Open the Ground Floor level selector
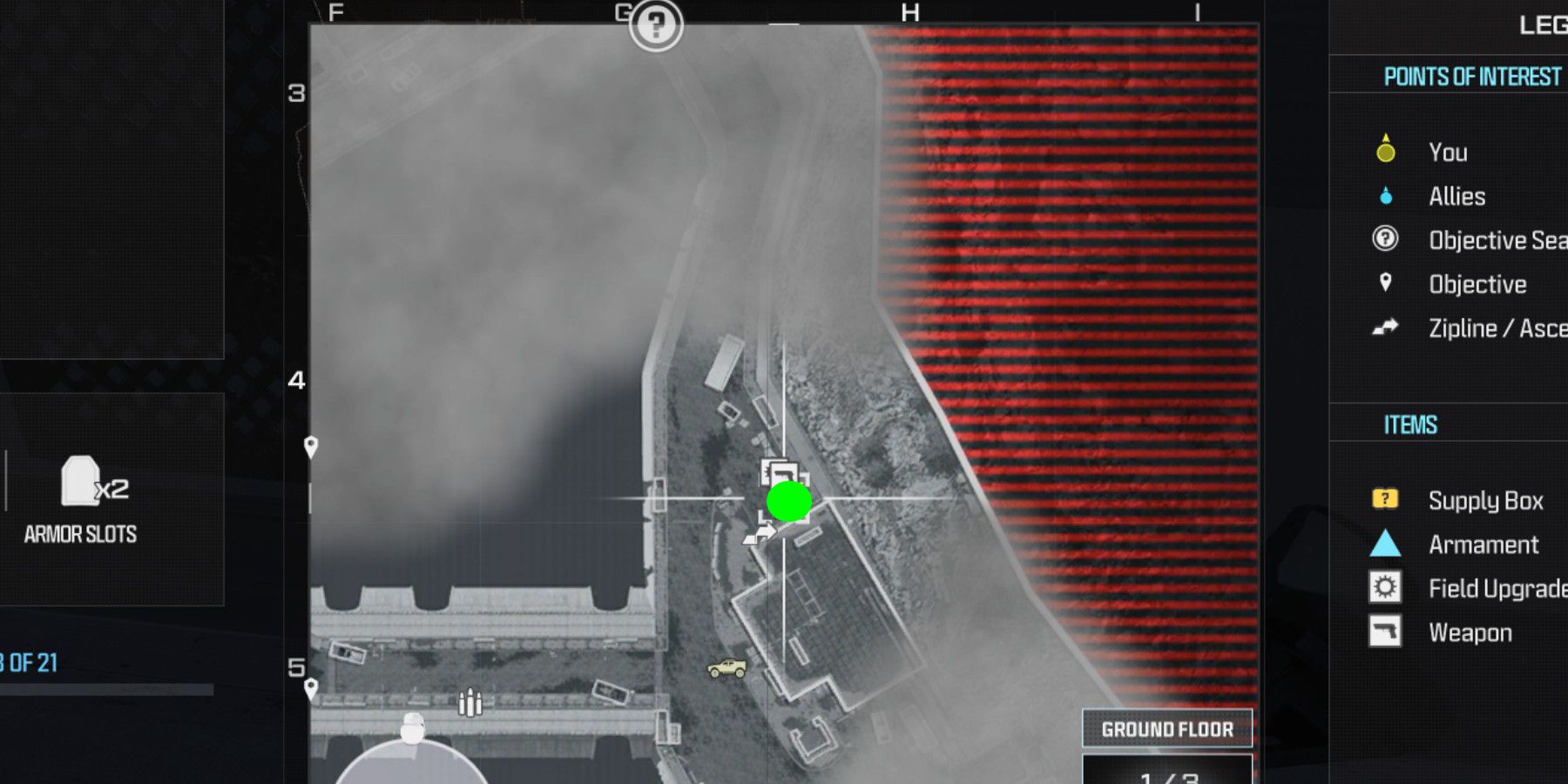1568x784 pixels. [x=1166, y=730]
